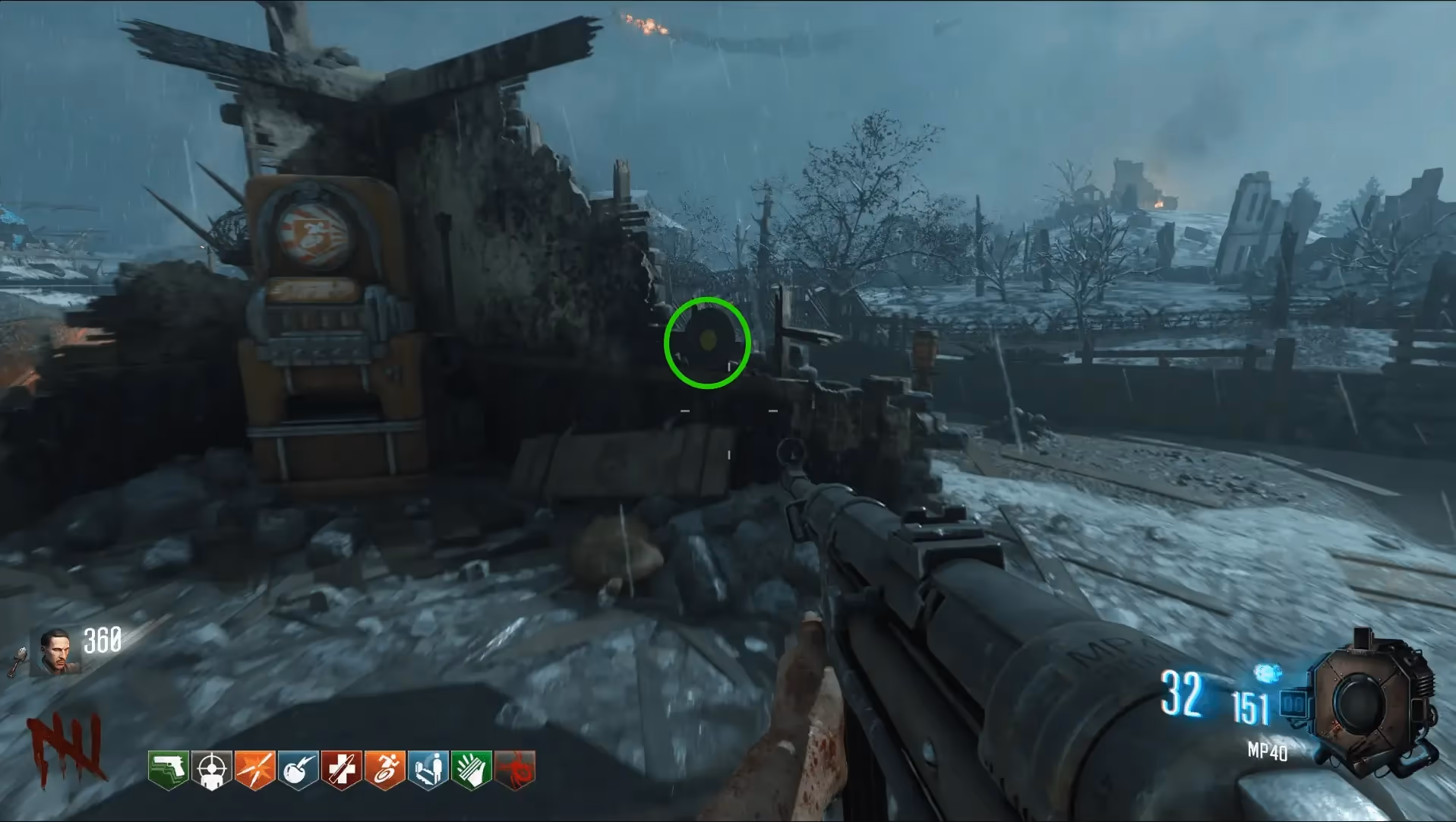Screen dimensions: 1456x822
Task: Select the green hand perk icon
Action: click(471, 770)
